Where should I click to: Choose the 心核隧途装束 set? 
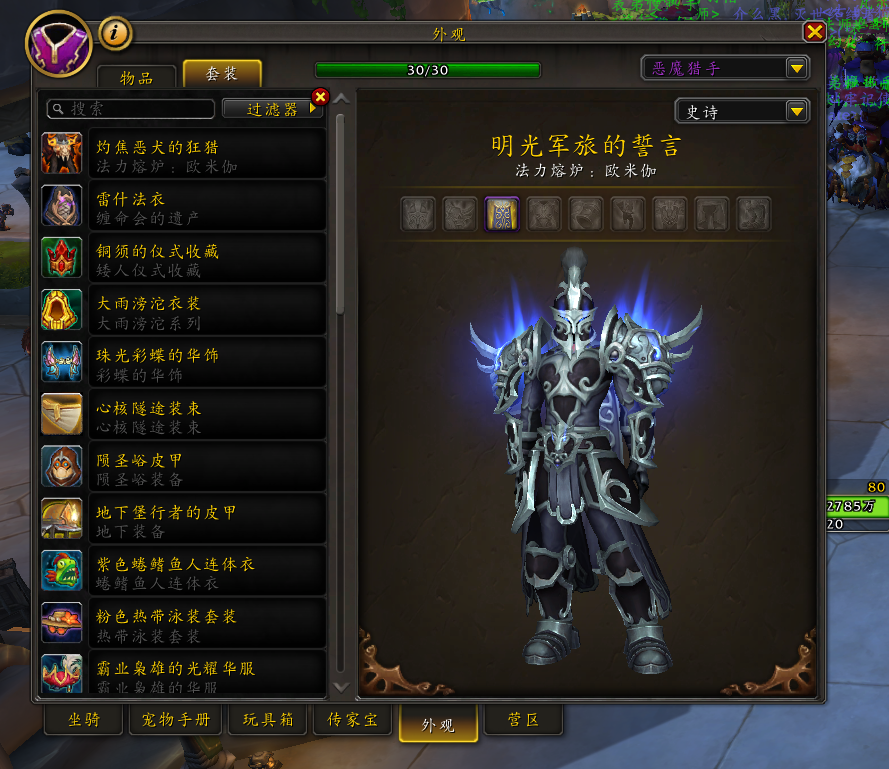(x=184, y=415)
